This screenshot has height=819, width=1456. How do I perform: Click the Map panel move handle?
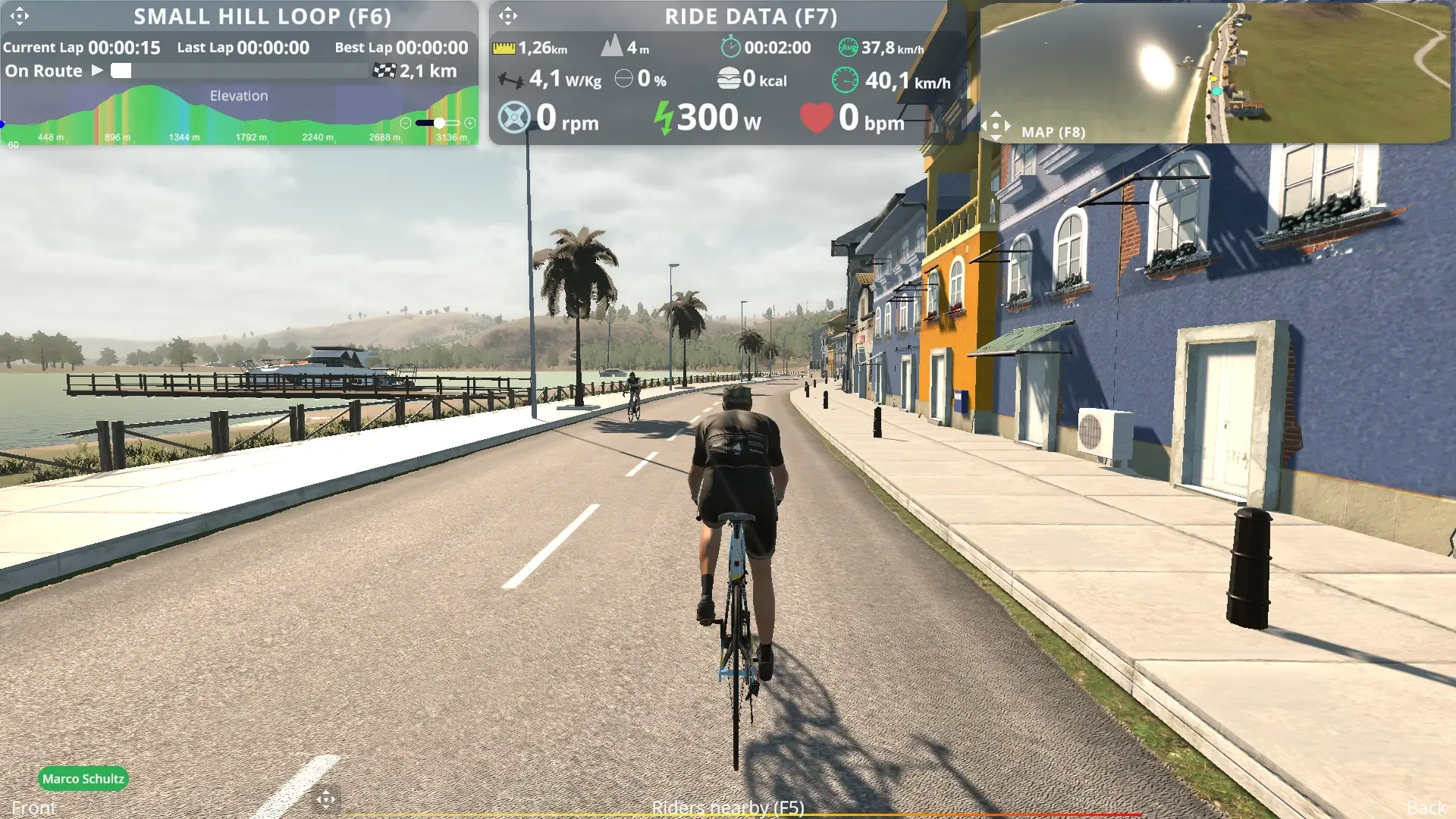click(x=996, y=126)
